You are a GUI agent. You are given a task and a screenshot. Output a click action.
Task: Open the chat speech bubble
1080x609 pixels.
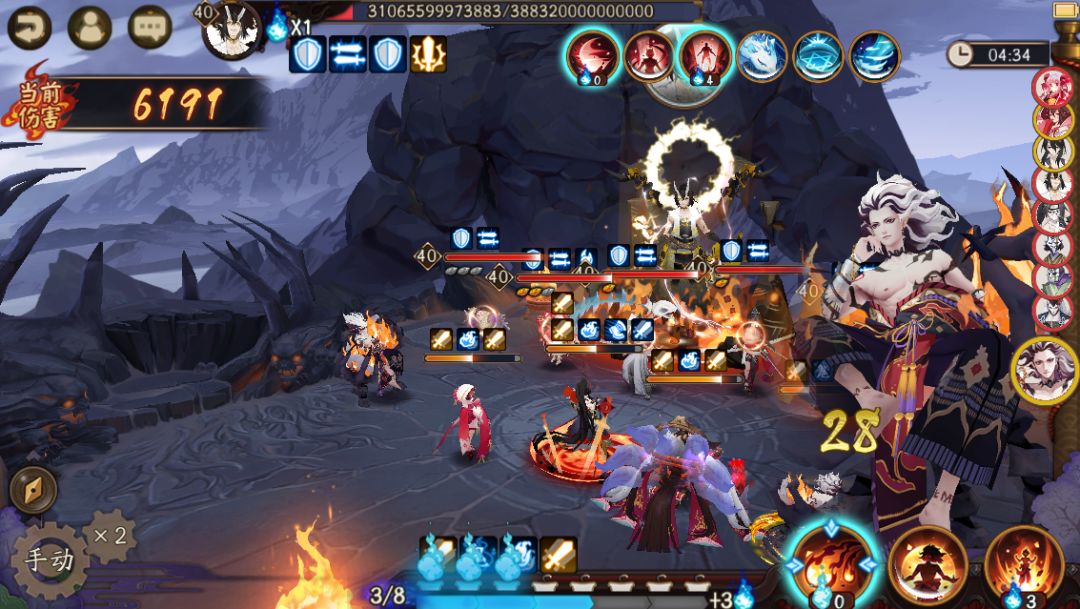click(150, 27)
